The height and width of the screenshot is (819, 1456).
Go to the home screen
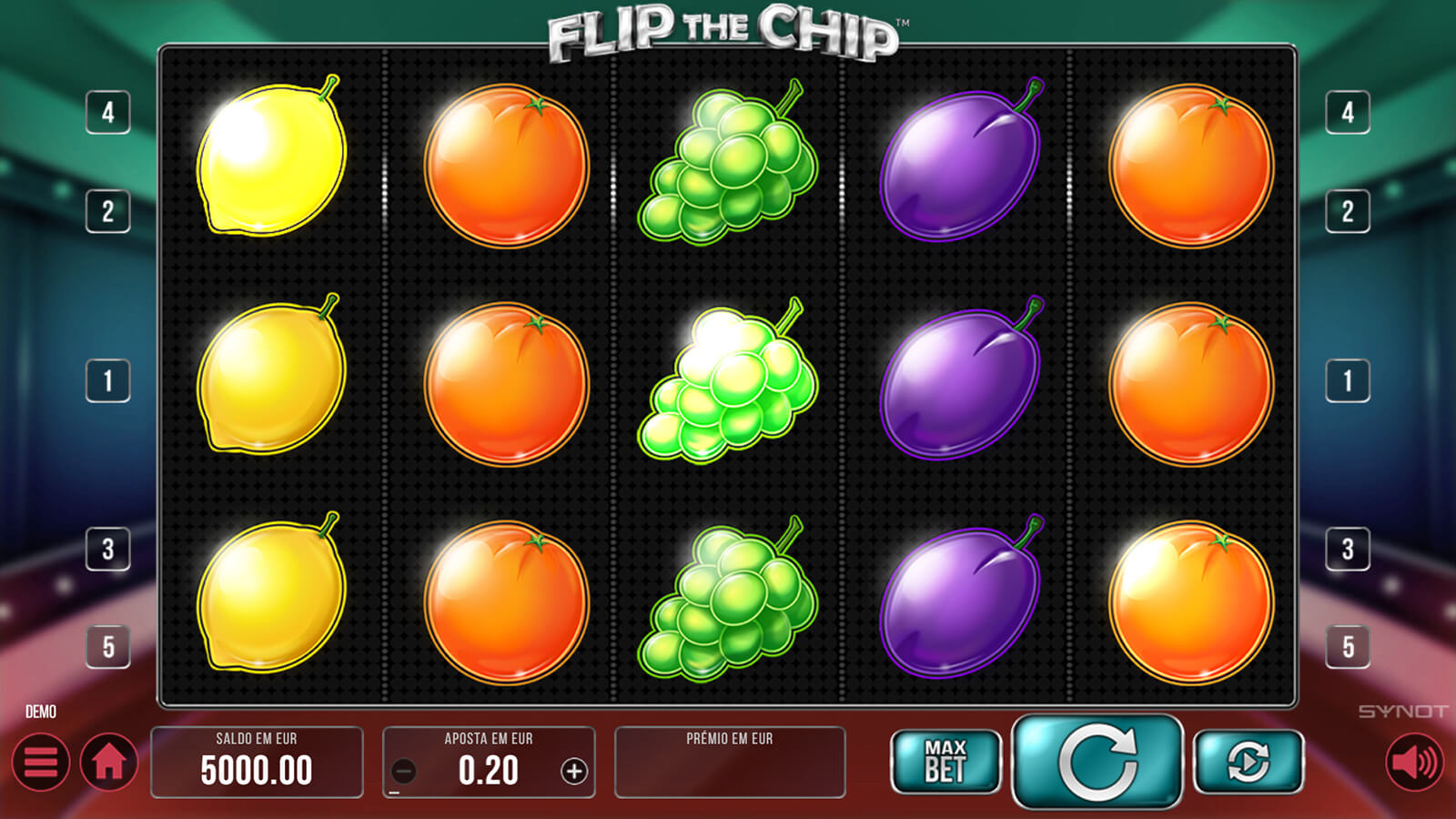coord(109,763)
